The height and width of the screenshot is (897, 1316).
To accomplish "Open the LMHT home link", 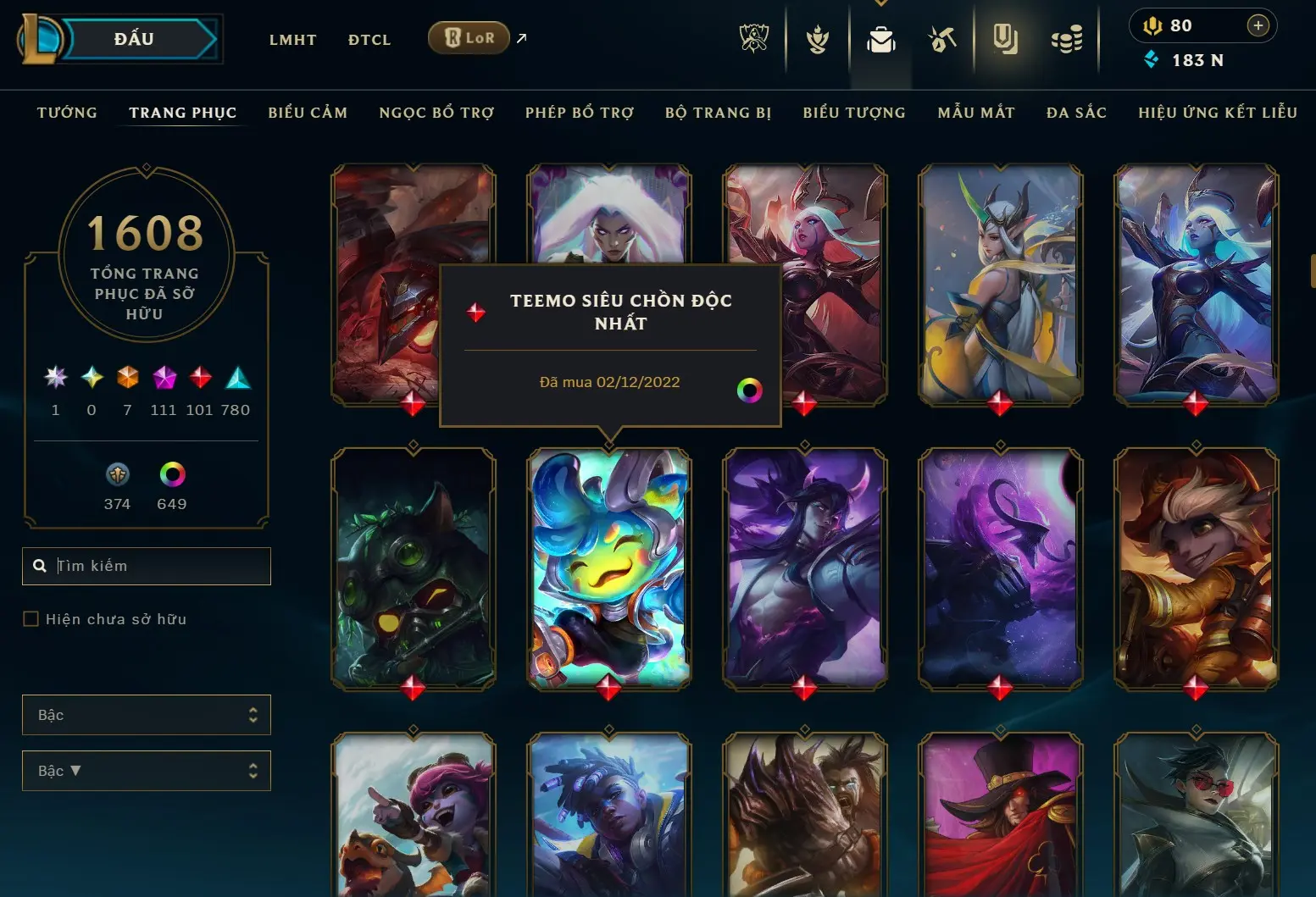I will pyautogui.click(x=292, y=40).
